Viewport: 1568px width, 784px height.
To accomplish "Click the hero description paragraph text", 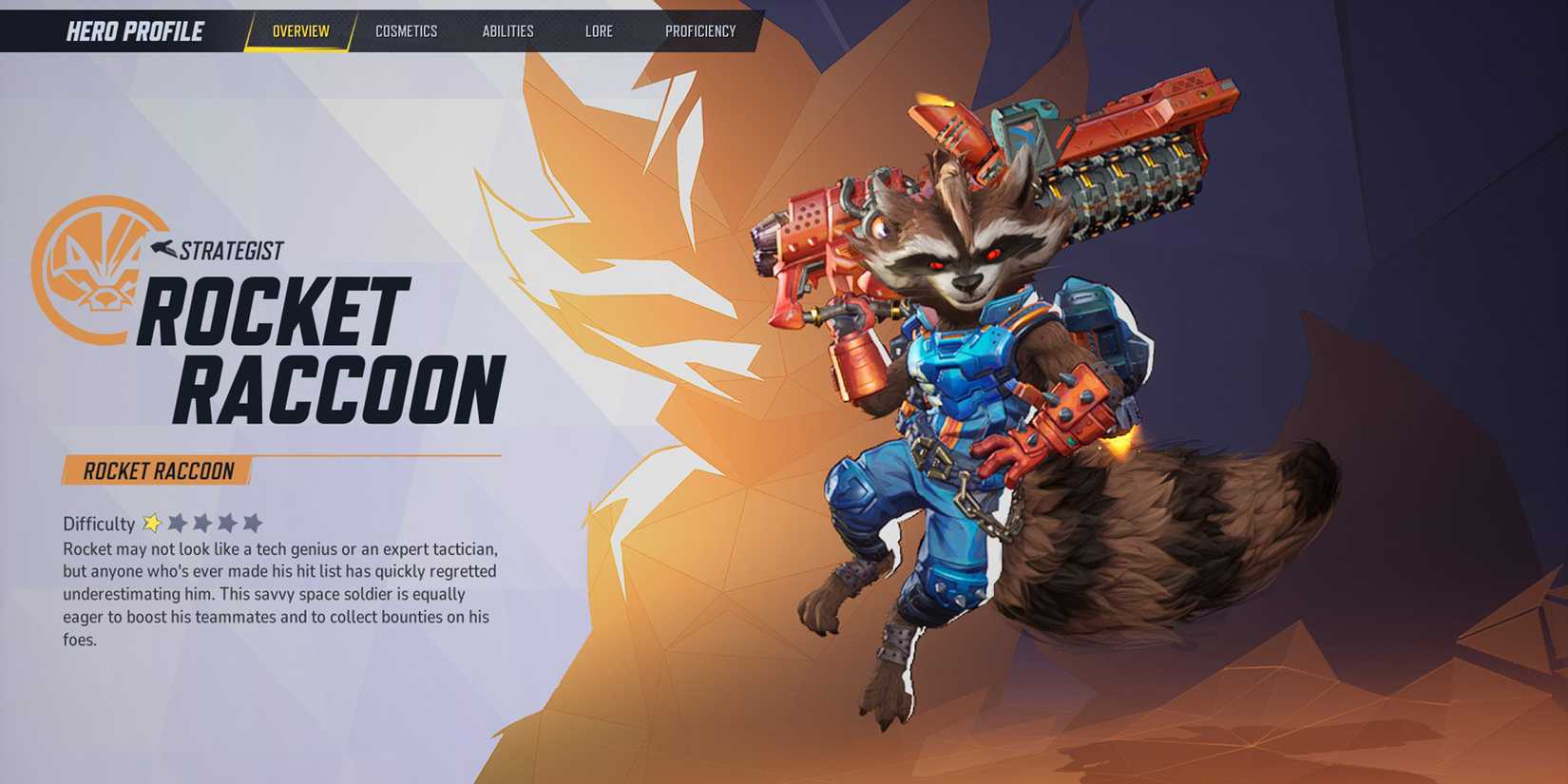I will [x=280, y=589].
